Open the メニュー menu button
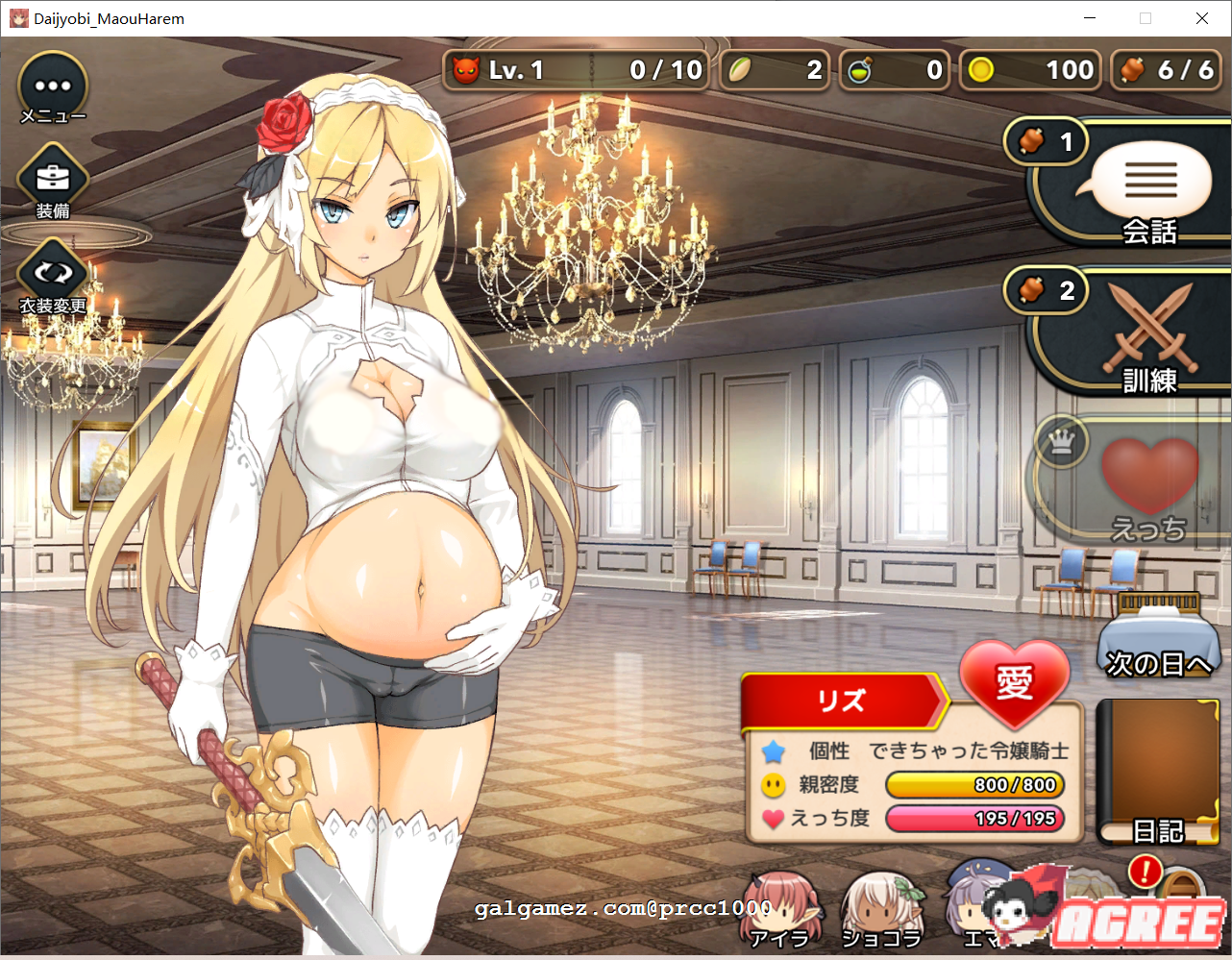Image resolution: width=1232 pixels, height=960 pixels. [53, 86]
